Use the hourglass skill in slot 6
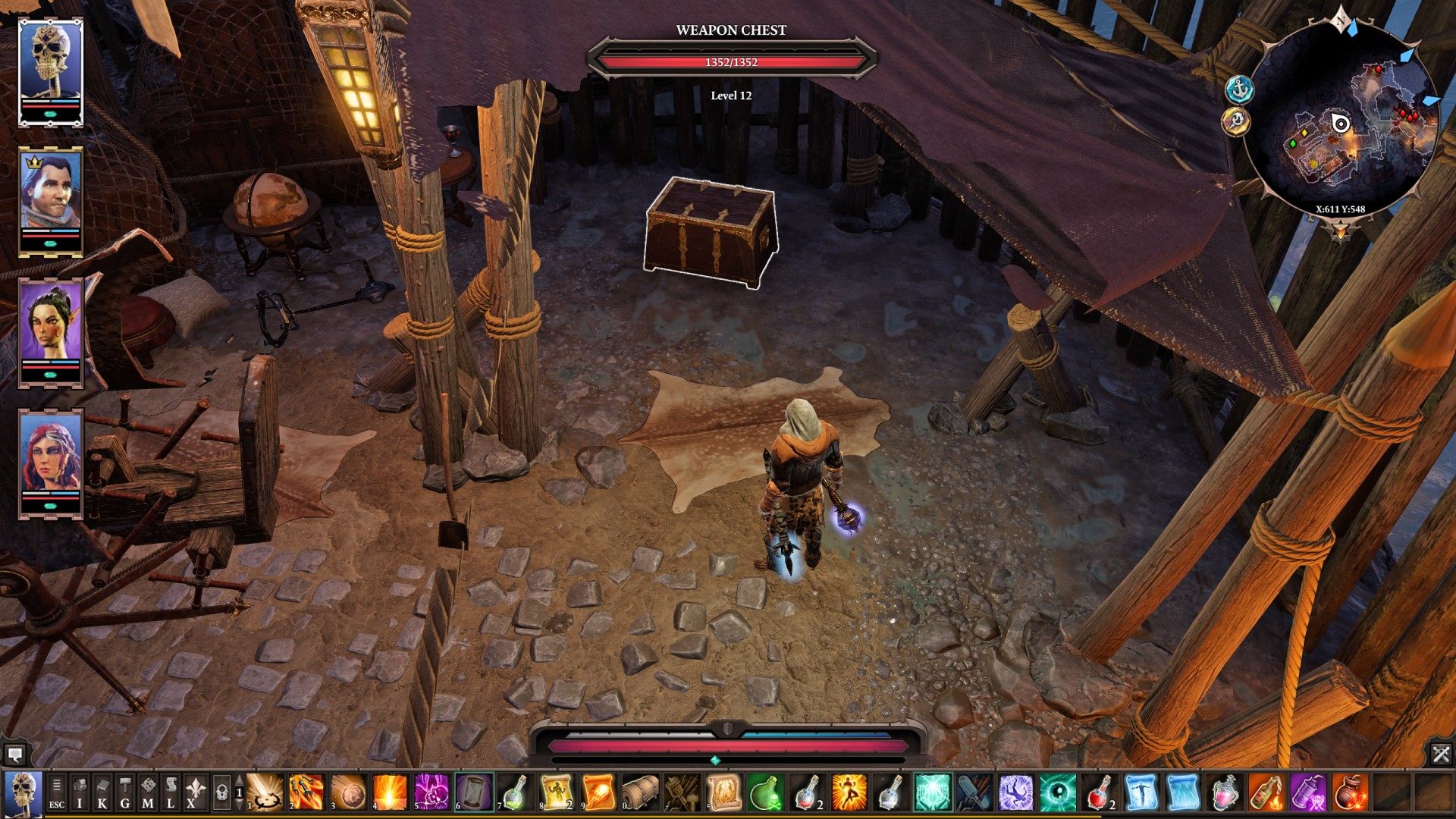Viewport: 1456px width, 819px height. pyautogui.click(x=474, y=793)
